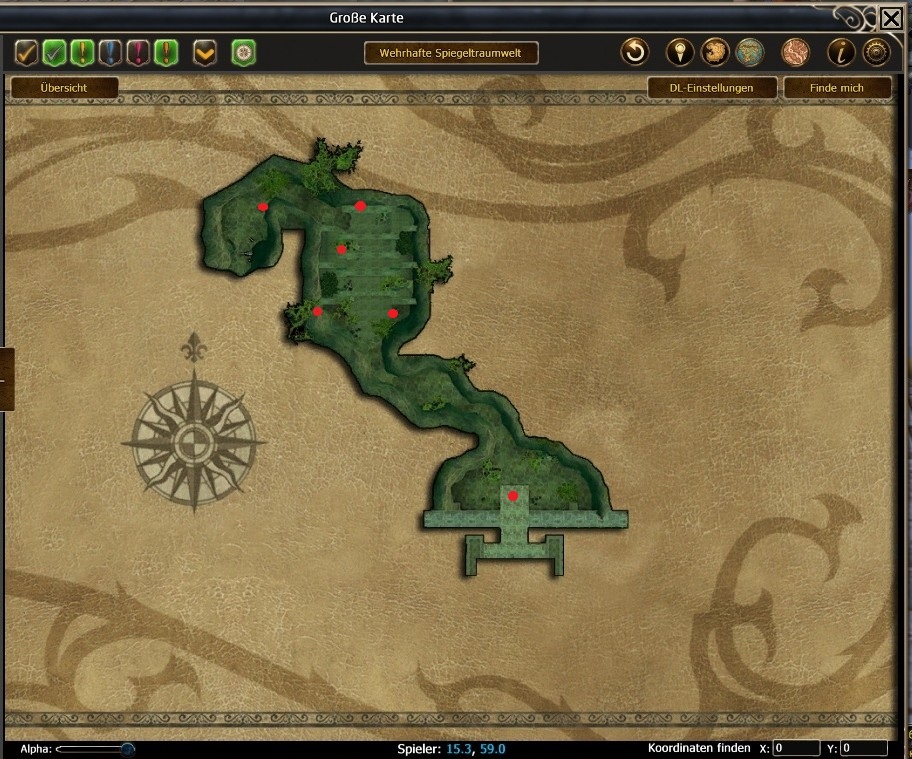Click the Finde mich button
The width and height of the screenshot is (912, 759).
(x=836, y=88)
